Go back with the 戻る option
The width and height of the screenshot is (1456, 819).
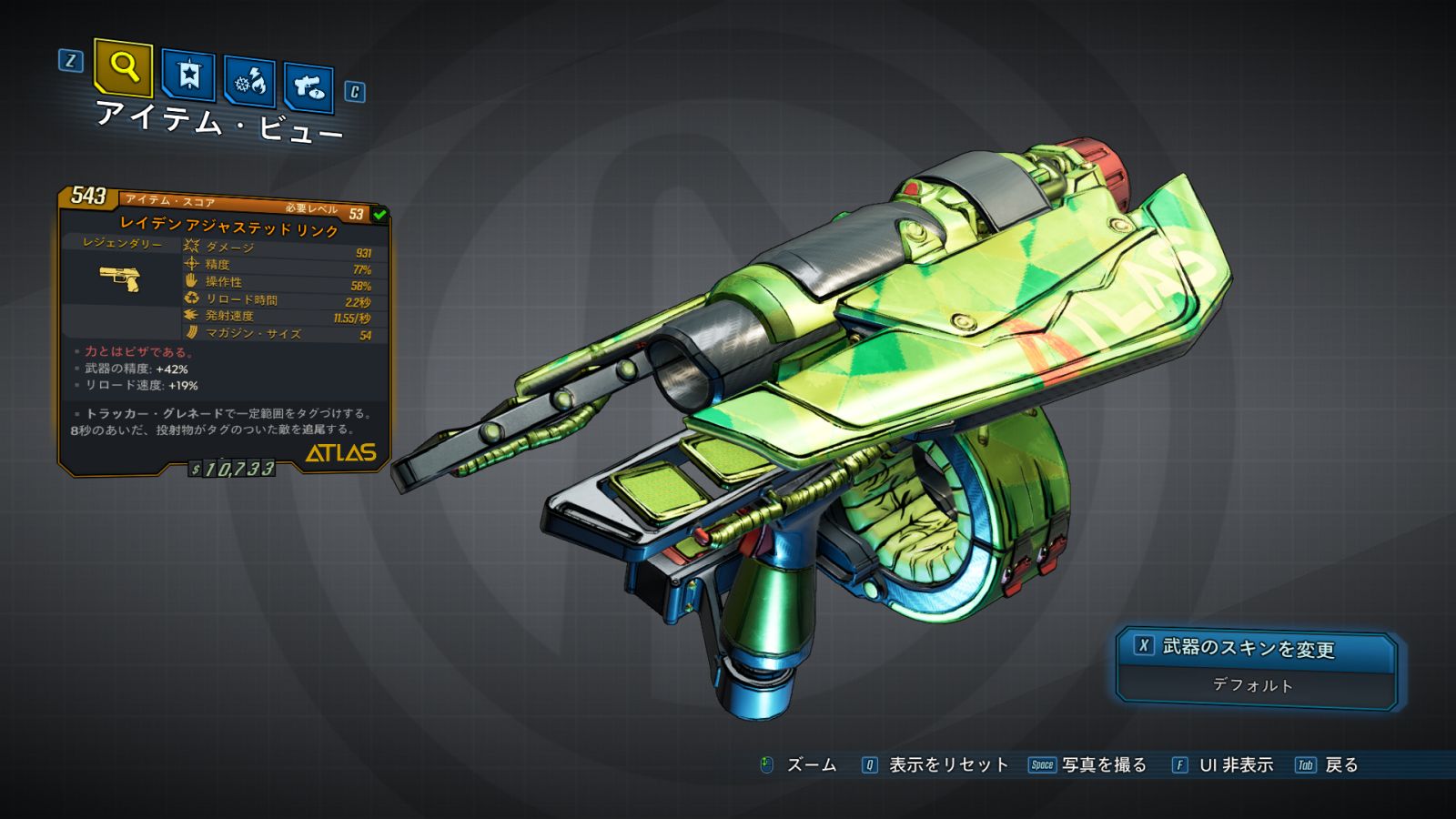tap(1327, 765)
